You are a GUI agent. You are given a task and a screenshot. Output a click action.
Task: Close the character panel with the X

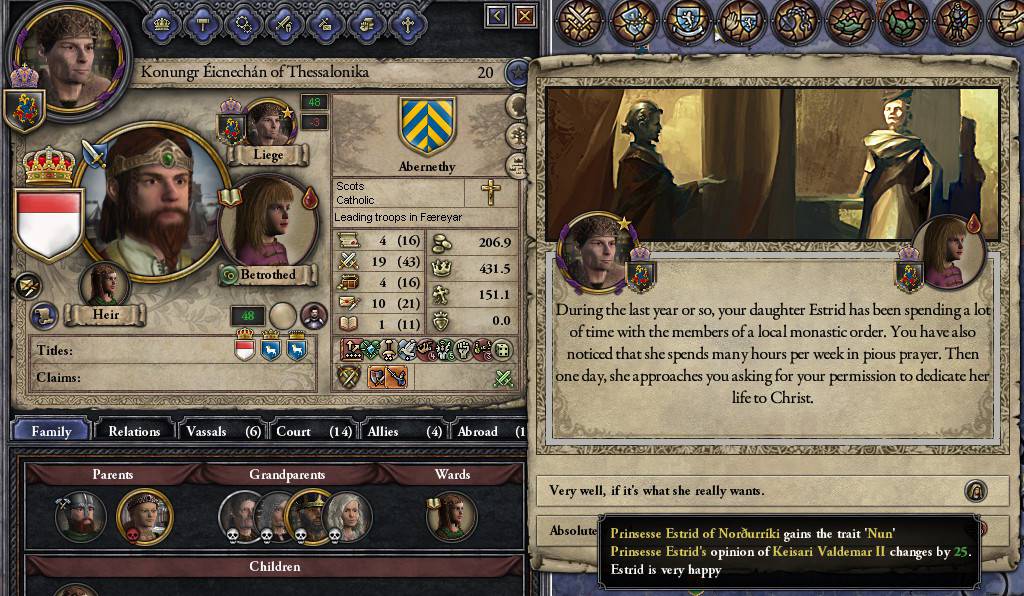(x=524, y=15)
